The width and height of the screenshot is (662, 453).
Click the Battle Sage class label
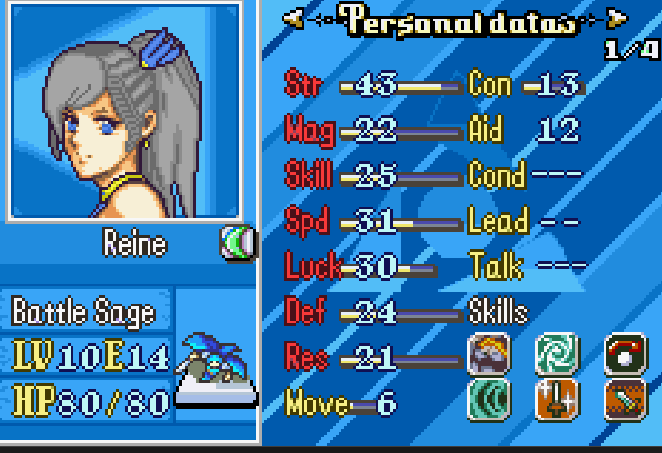pos(84,312)
